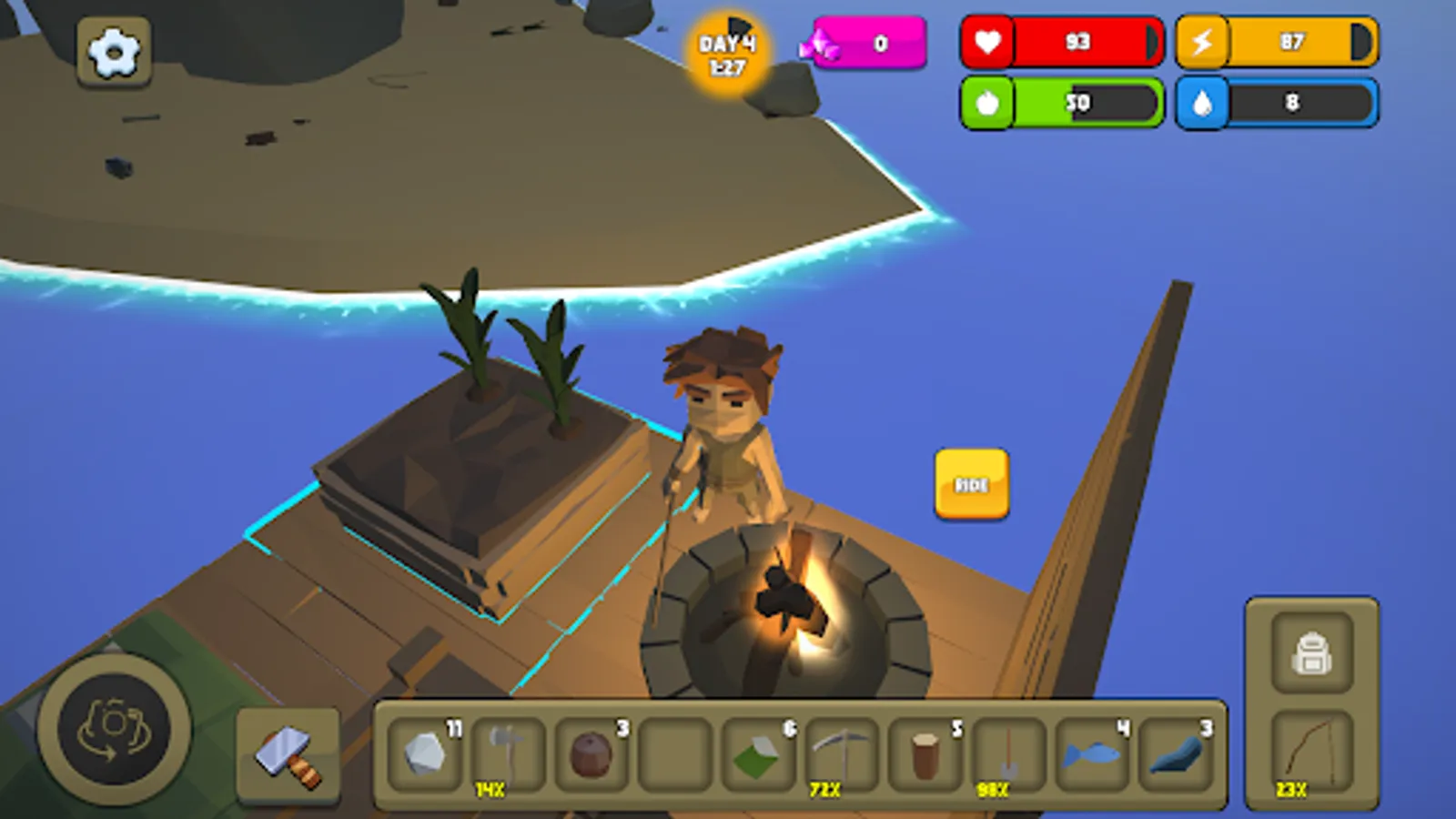Select the axe tool from the hotbar
This screenshot has width=1456, height=819.
point(508,755)
